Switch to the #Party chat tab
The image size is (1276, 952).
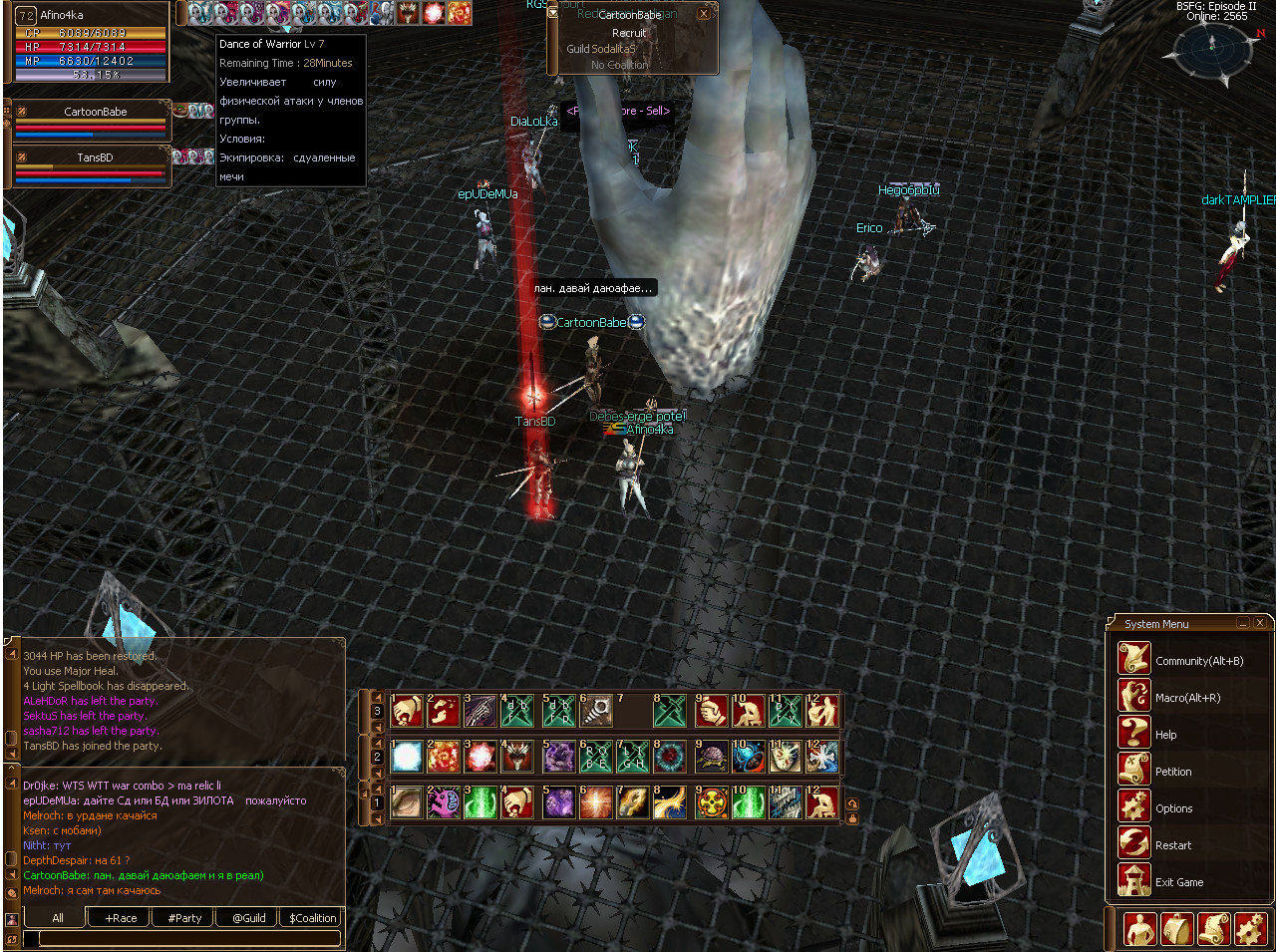click(x=184, y=918)
